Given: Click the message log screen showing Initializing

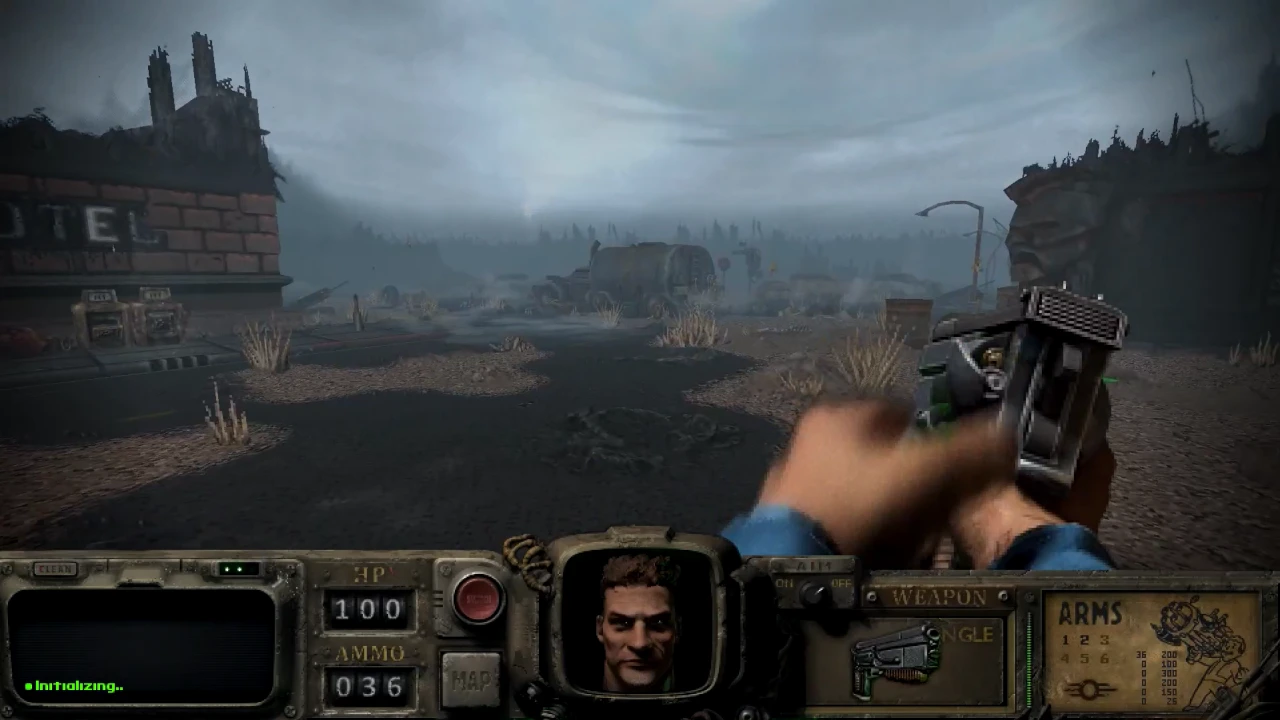Looking at the screenshot, I should [x=142, y=645].
